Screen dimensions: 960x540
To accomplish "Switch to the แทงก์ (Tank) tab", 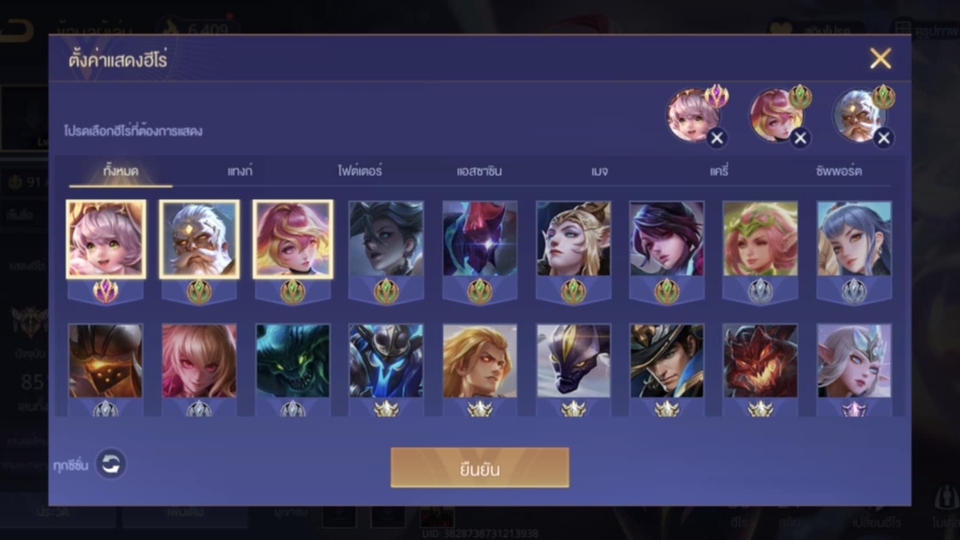I will pos(240,171).
